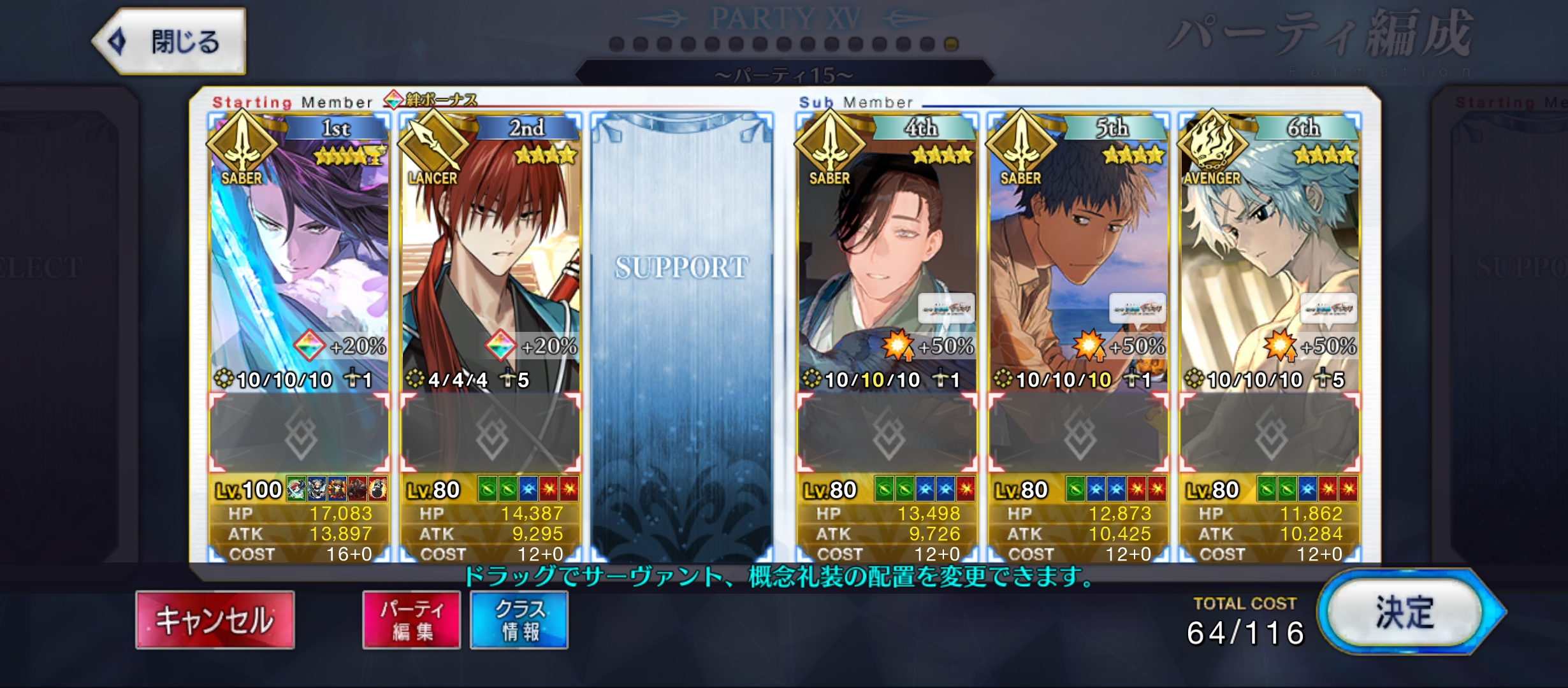Select the 2nd slot red-haired Lancer card
The height and width of the screenshot is (688, 1568).
491,255
